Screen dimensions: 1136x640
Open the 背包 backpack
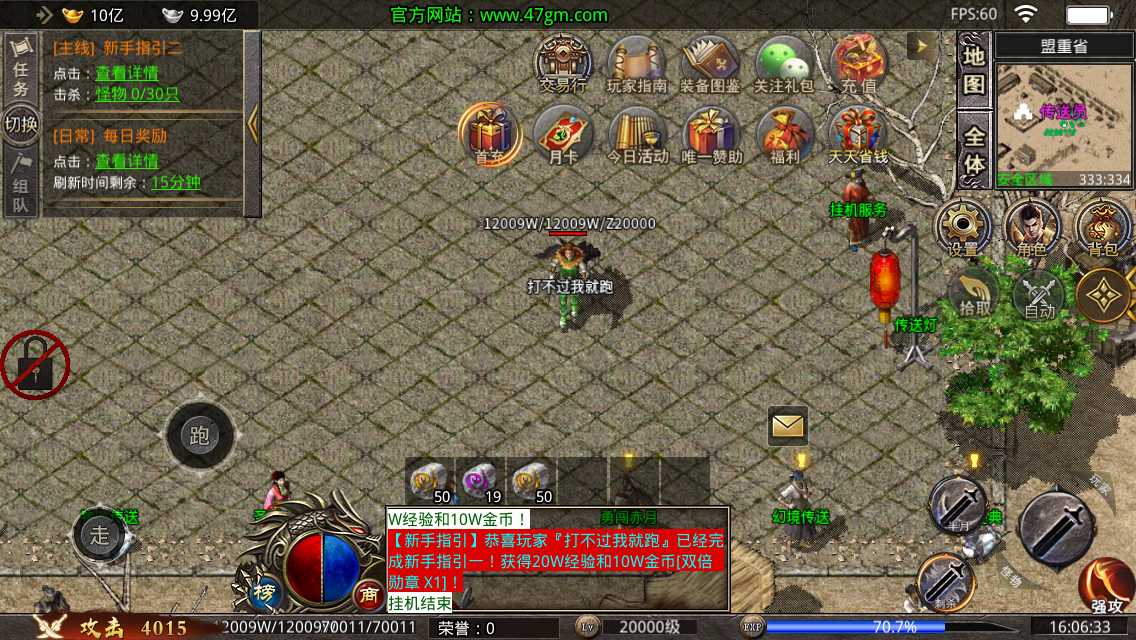[x=1102, y=228]
